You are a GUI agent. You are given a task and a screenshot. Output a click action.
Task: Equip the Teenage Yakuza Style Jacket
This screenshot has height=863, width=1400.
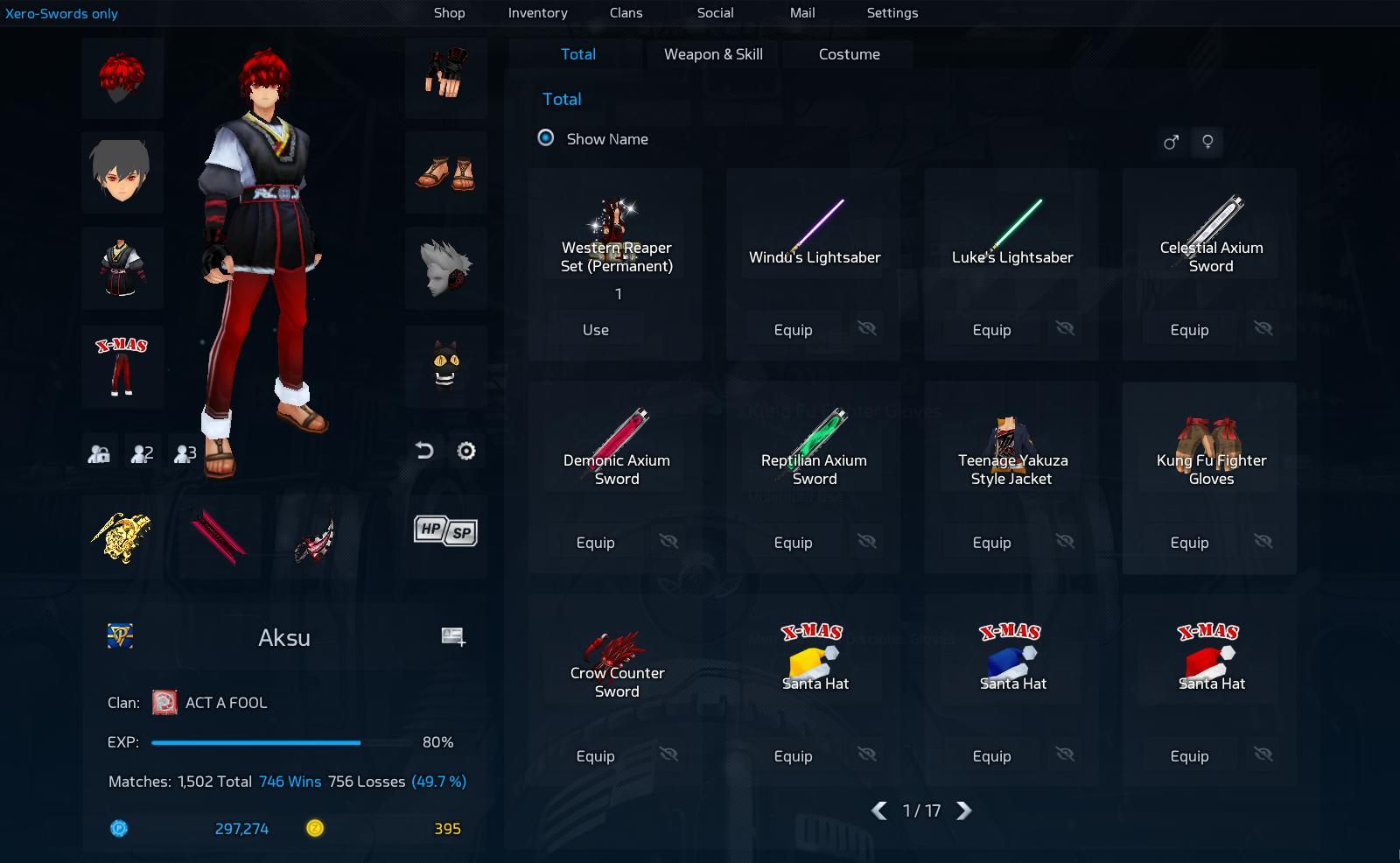[x=991, y=543]
